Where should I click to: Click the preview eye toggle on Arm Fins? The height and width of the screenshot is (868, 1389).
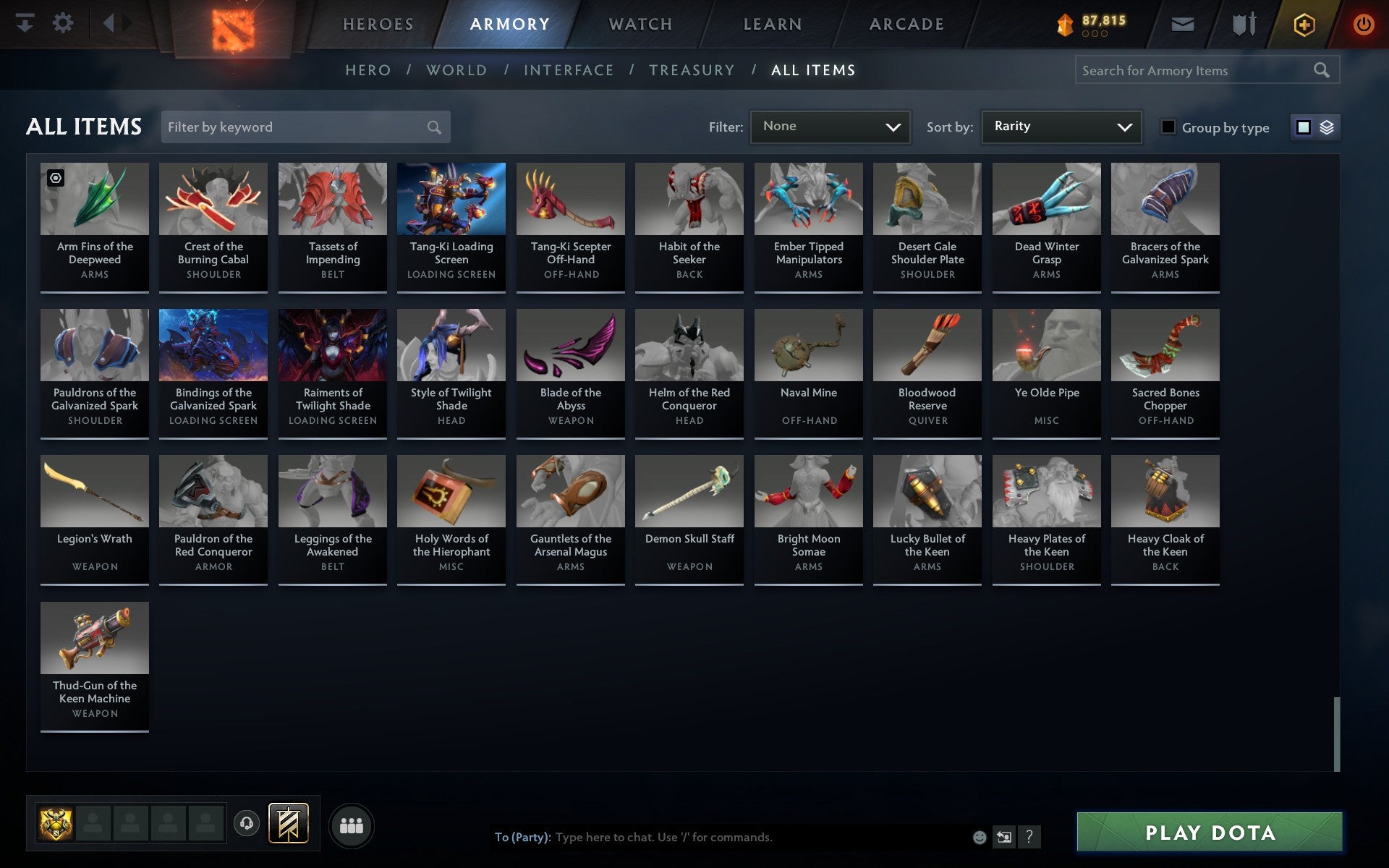56,176
